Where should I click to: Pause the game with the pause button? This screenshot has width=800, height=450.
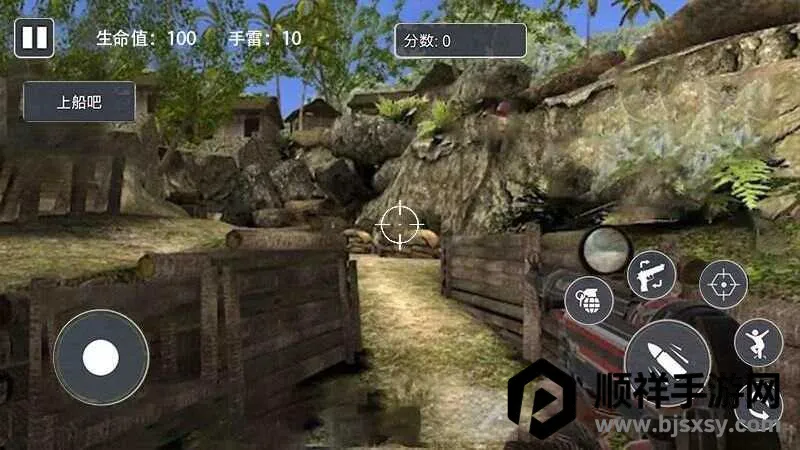click(x=33, y=39)
